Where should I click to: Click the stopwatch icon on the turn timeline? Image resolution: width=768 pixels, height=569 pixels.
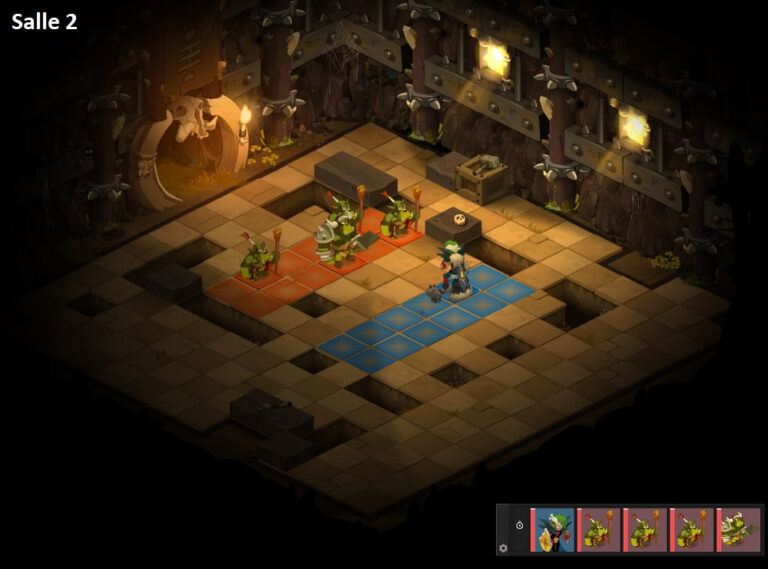point(519,525)
